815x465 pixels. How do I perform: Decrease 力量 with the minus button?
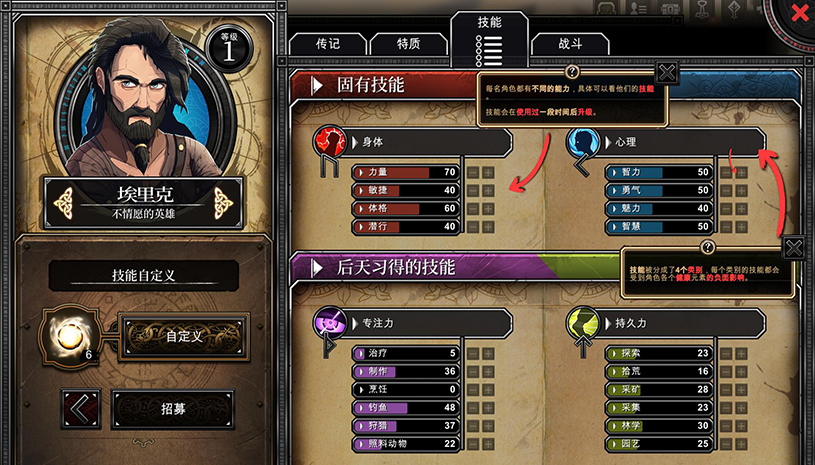(x=473, y=173)
